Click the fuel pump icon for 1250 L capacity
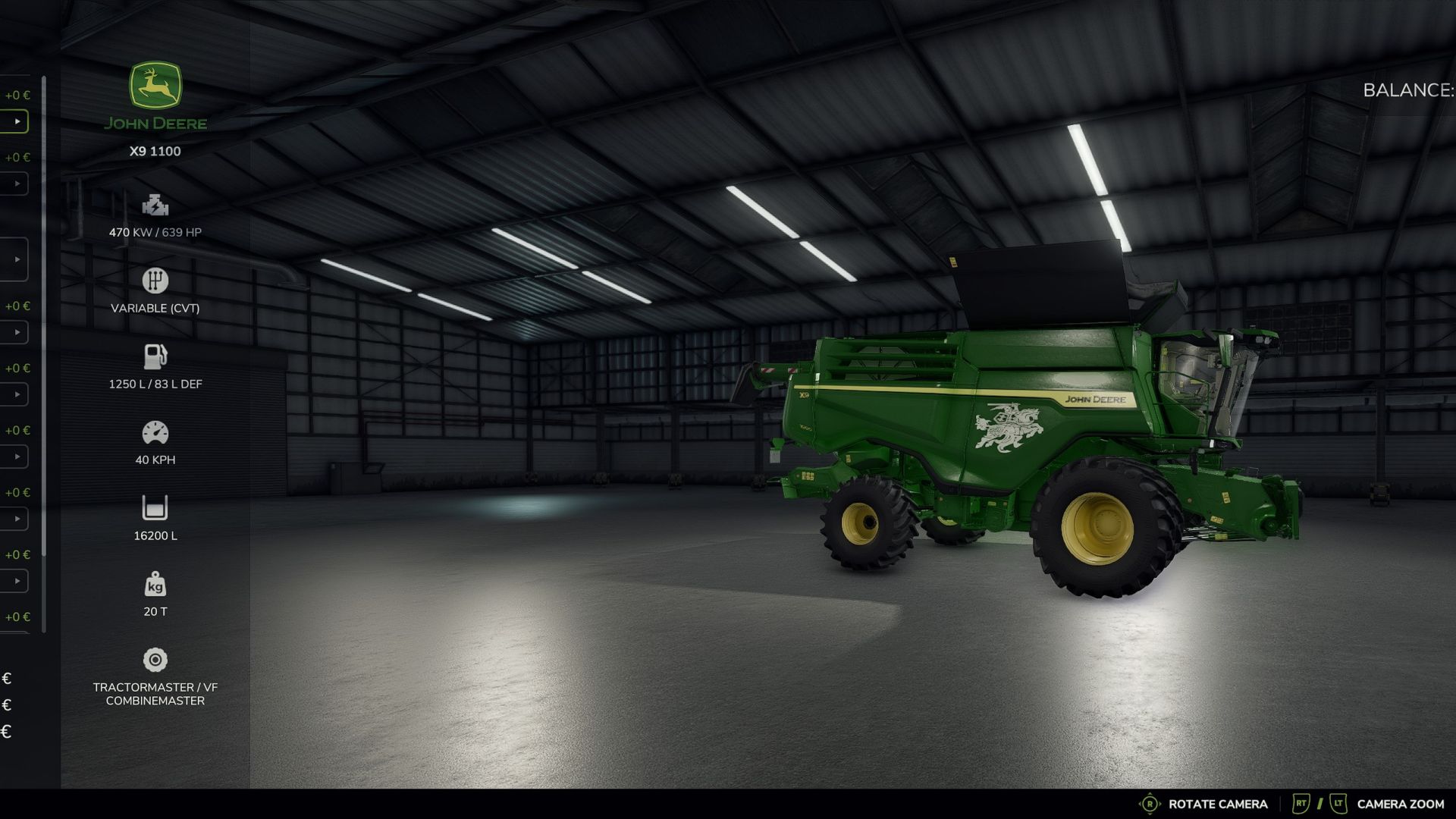 [x=155, y=356]
